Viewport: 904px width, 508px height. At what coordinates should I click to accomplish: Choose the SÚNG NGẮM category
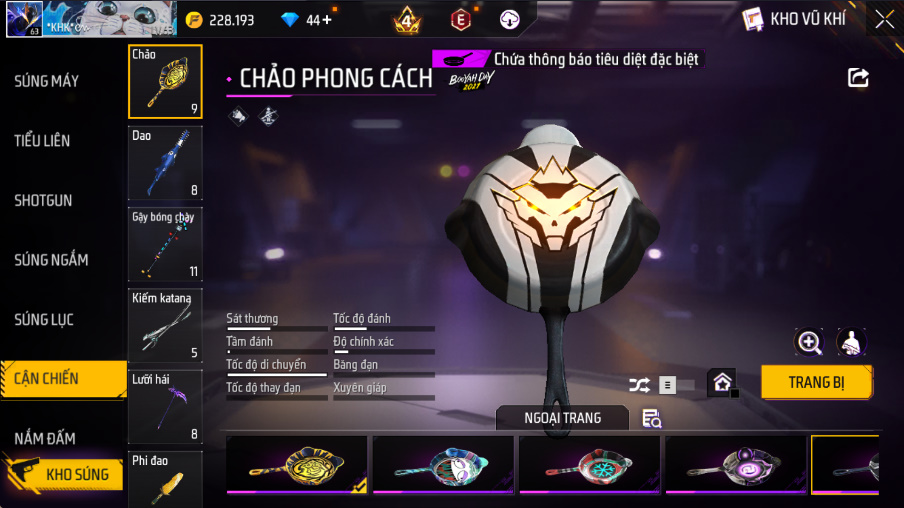[51, 260]
